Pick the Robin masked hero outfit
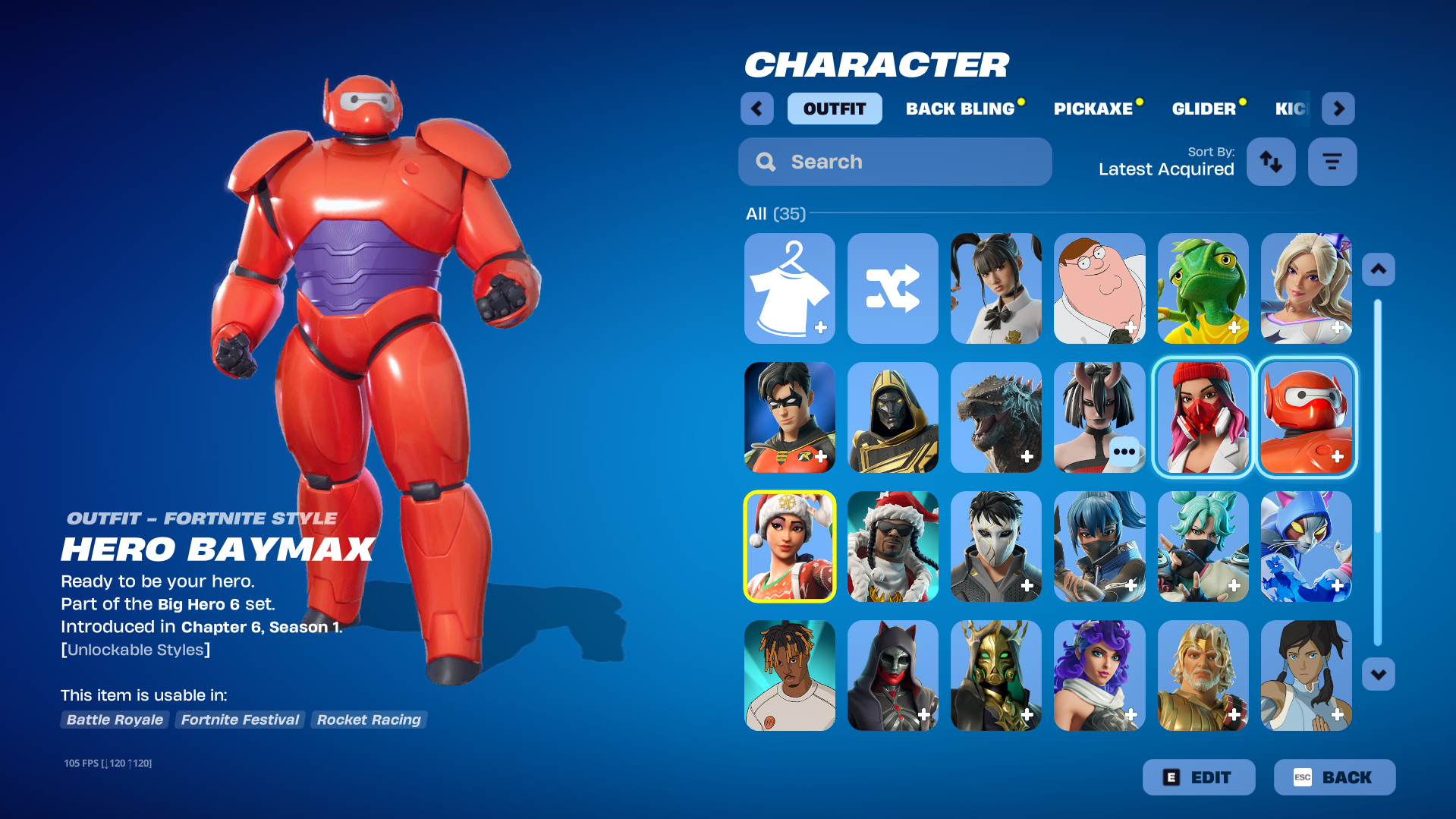The height and width of the screenshot is (819, 1456). tap(790, 417)
